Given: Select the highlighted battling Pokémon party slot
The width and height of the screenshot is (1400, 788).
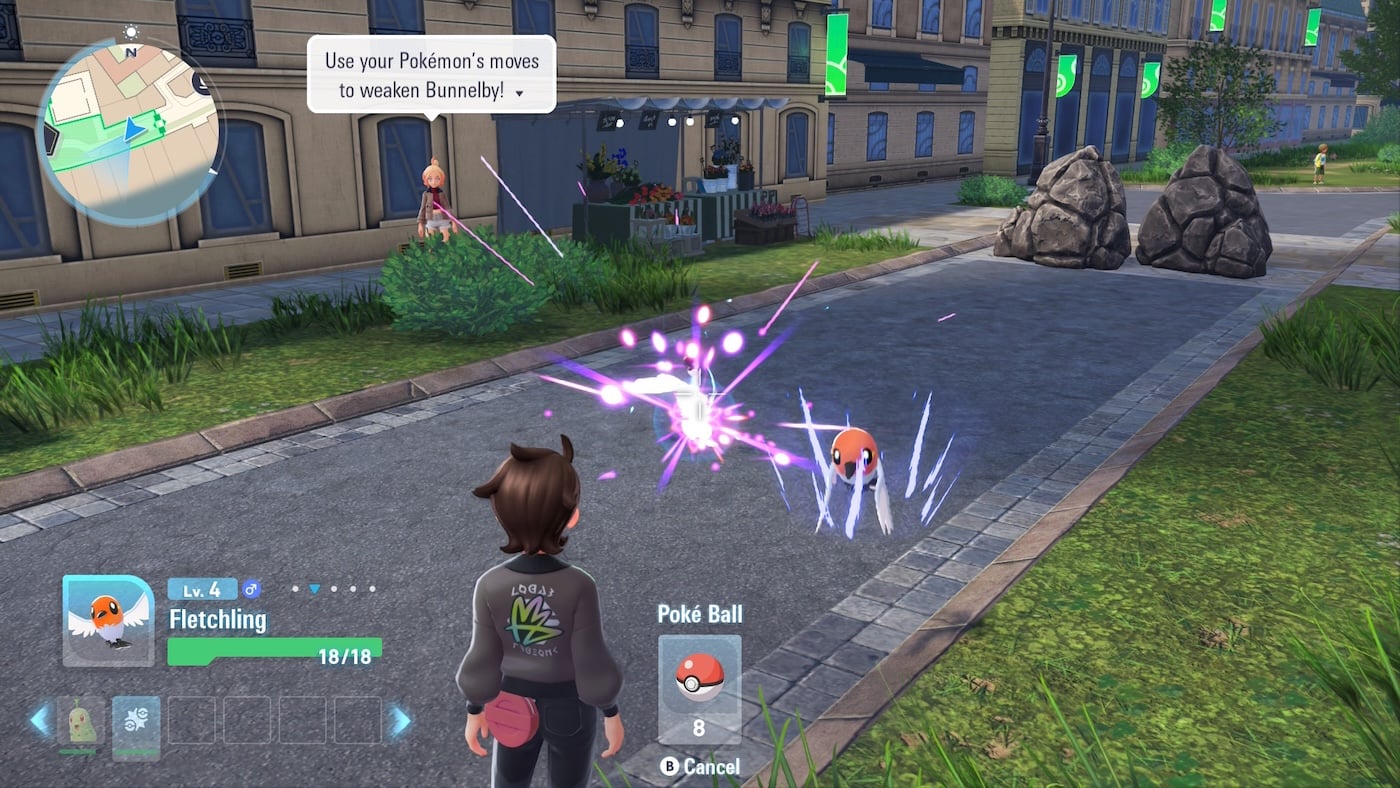Looking at the screenshot, I should pos(136,721).
